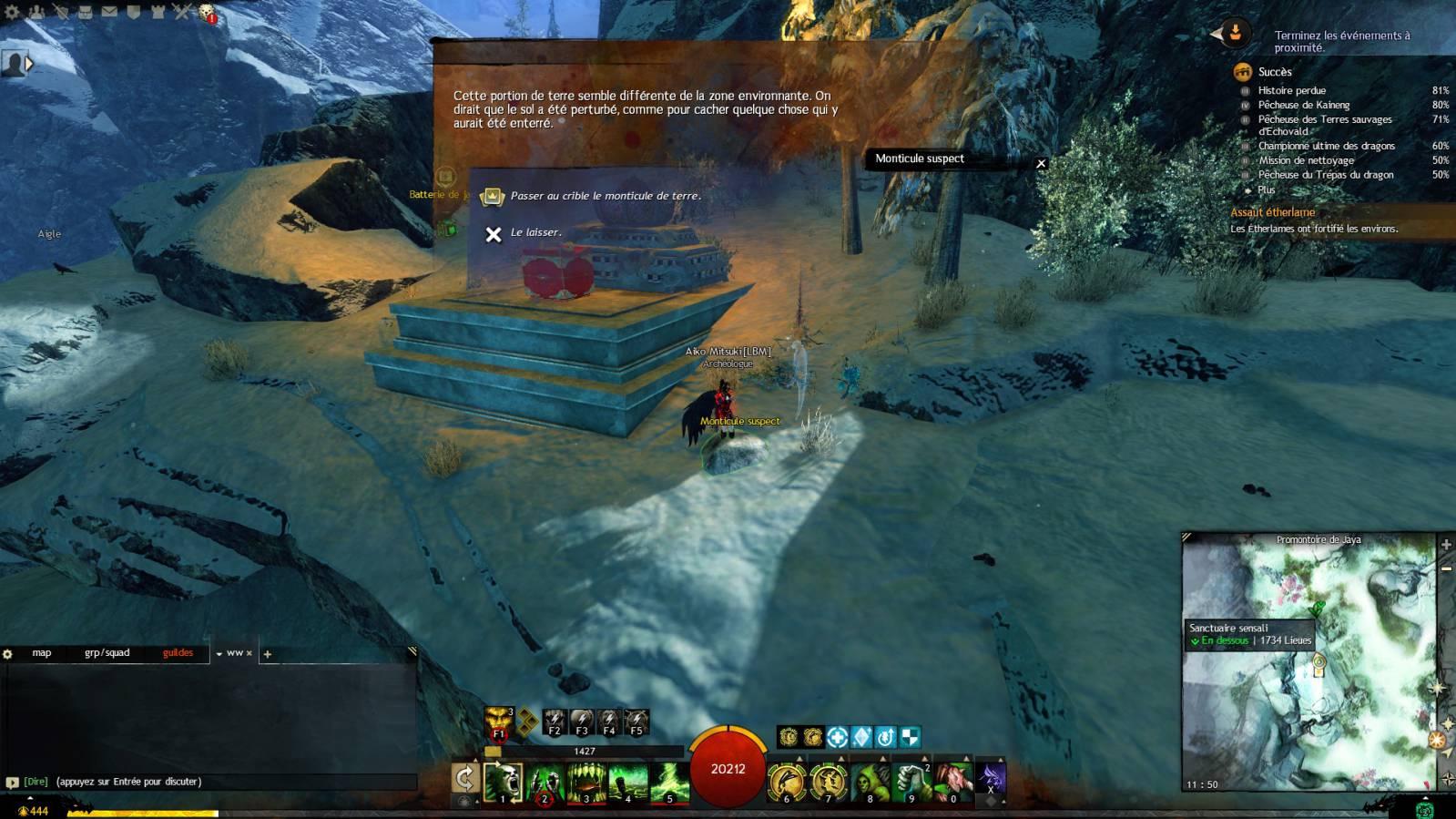Open the mail envelope icon
The image size is (1456, 819).
(108, 12)
